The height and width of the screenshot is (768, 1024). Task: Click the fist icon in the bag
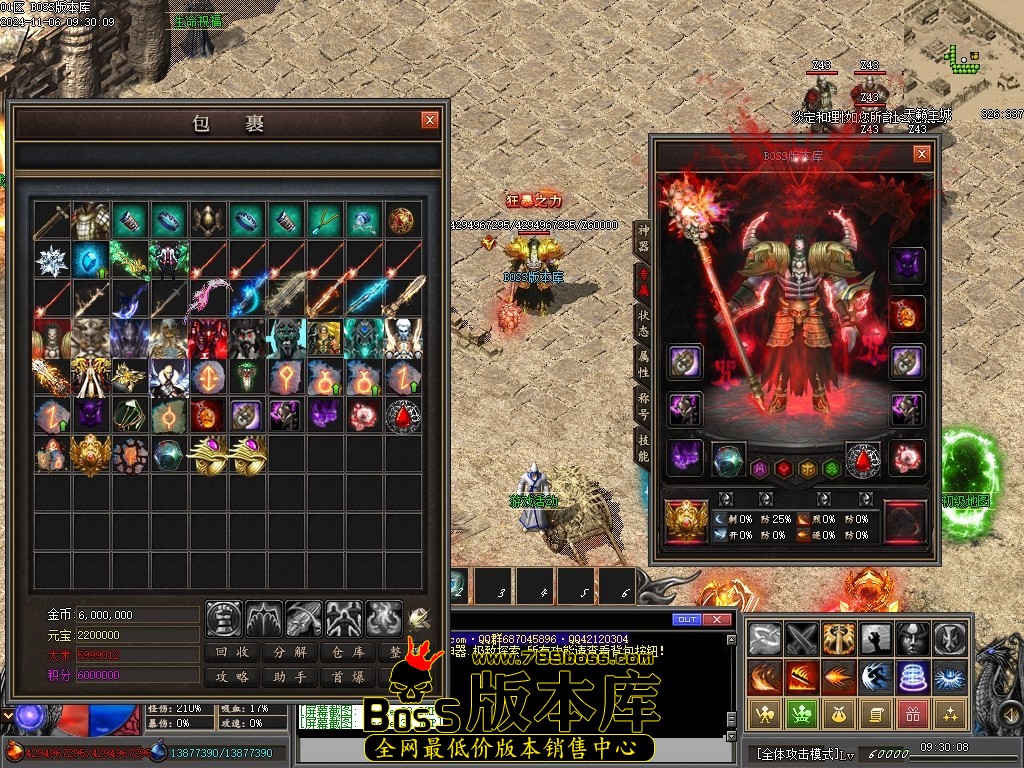224,619
